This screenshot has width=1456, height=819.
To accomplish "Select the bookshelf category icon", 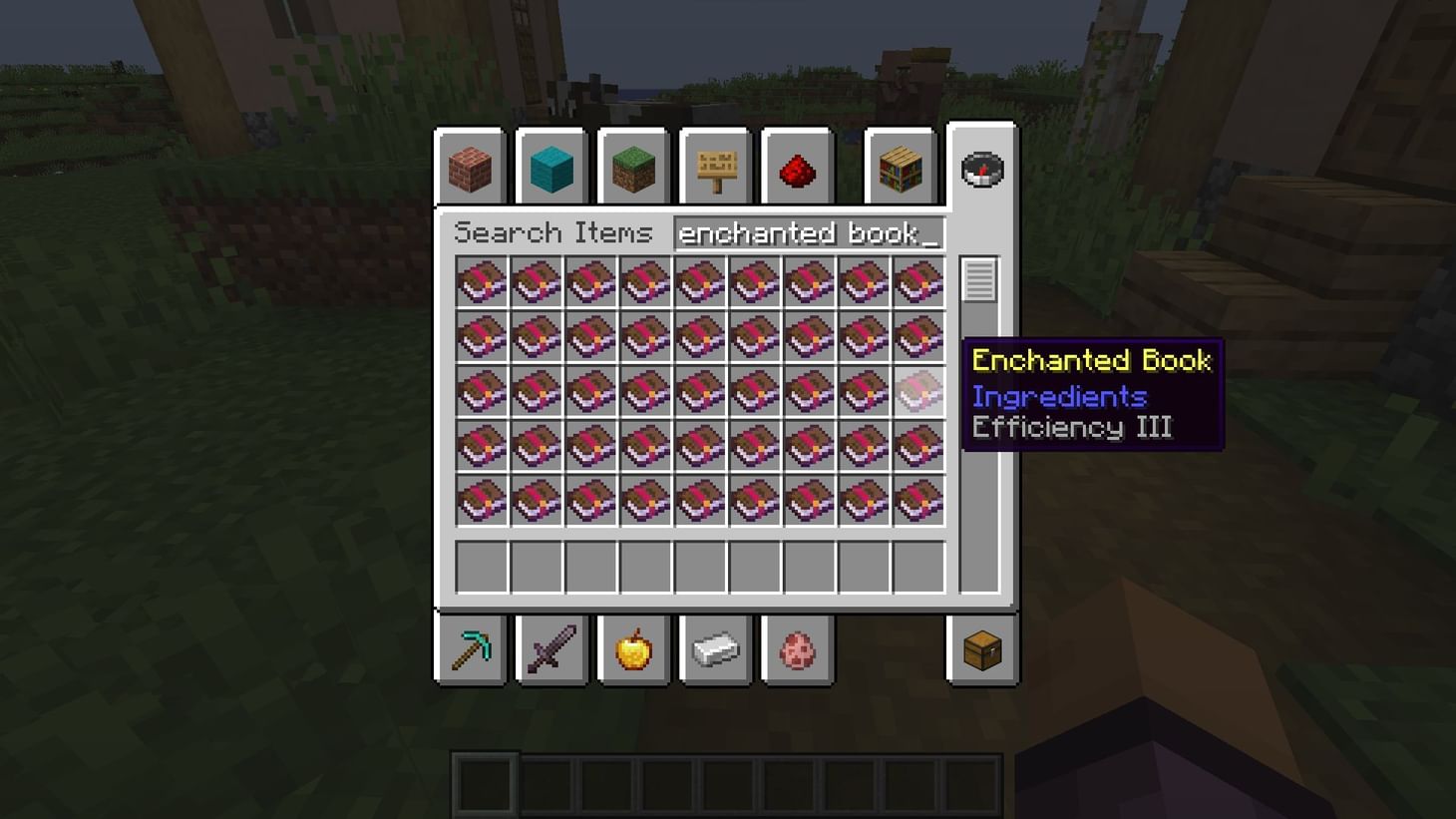I will [x=901, y=169].
